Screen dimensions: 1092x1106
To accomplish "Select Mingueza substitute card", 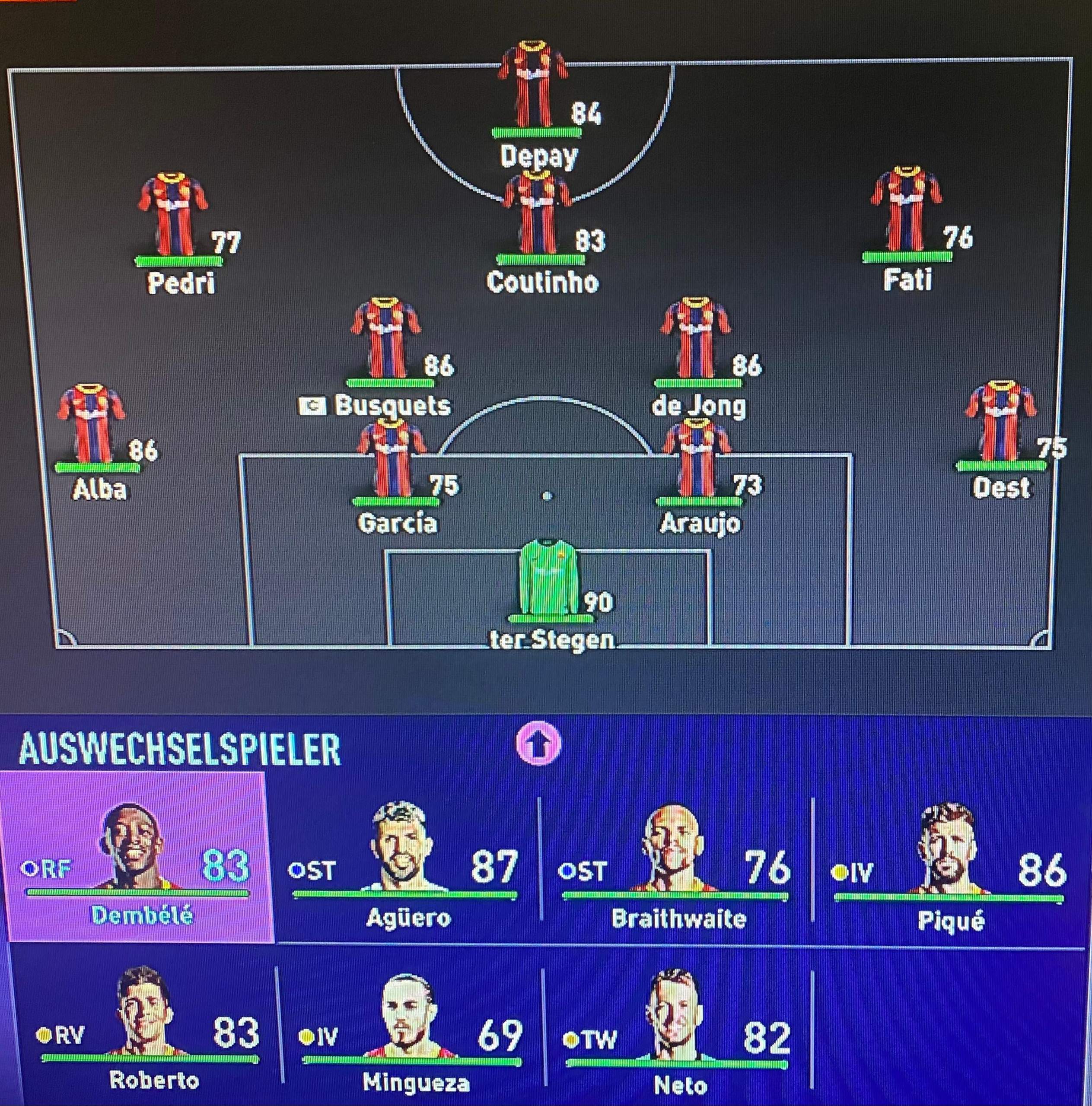I will [x=411, y=1025].
